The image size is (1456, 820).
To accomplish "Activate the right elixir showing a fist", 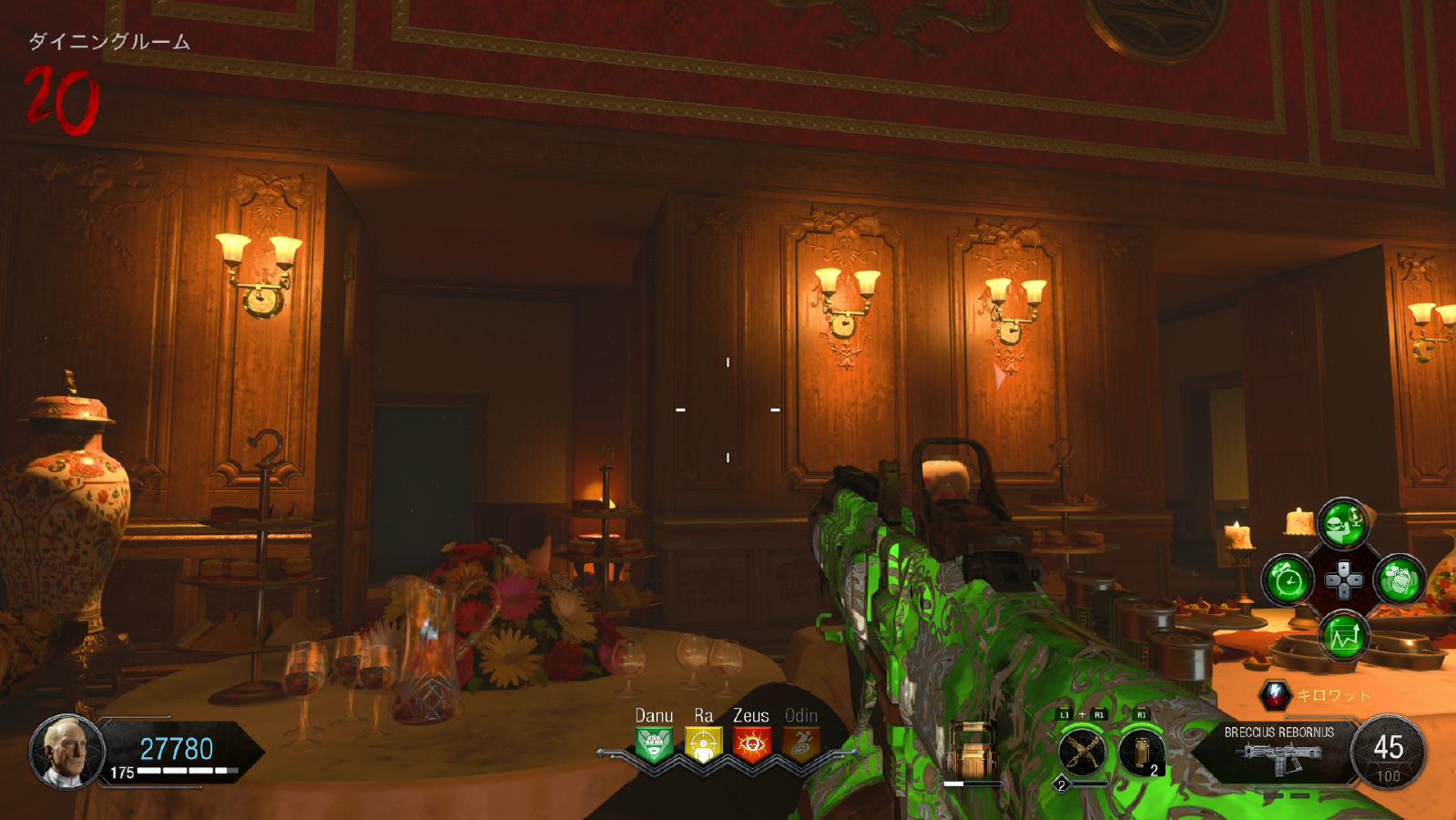I will click(x=1399, y=579).
